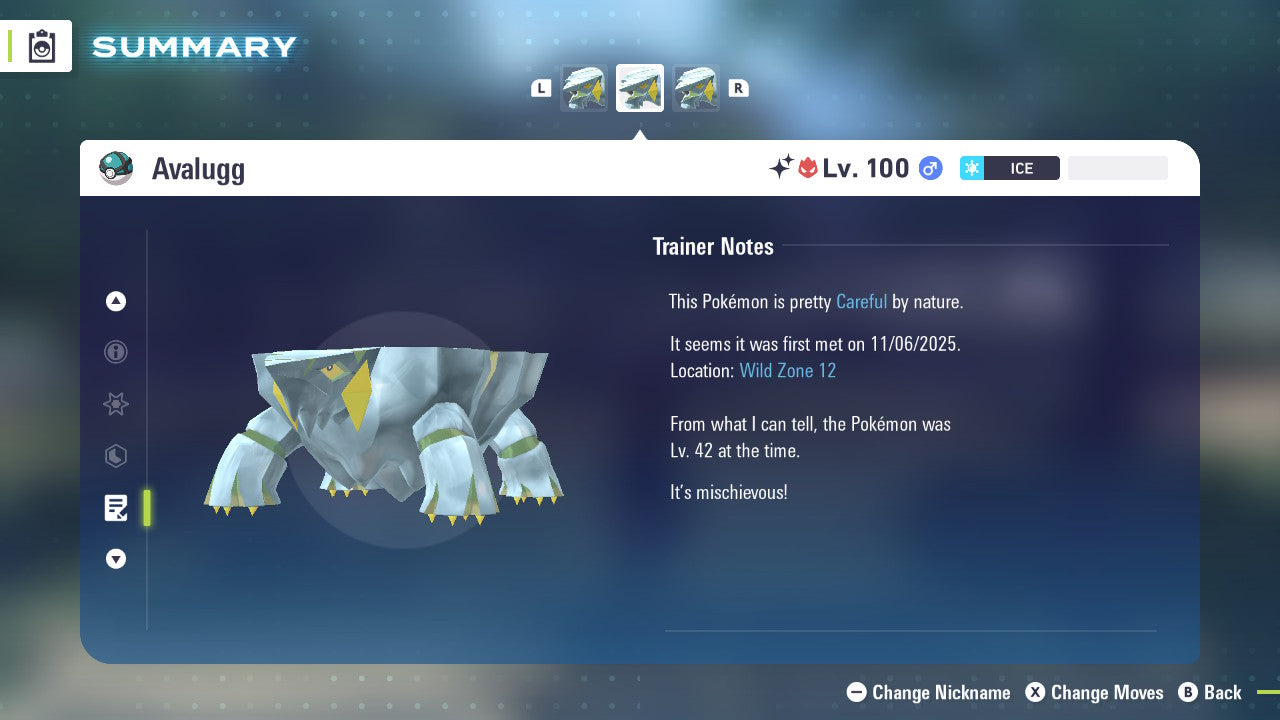Image resolution: width=1280 pixels, height=720 pixels.
Task: Click the Dive Ball icon beside Avalugg's name
Action: (x=116, y=168)
